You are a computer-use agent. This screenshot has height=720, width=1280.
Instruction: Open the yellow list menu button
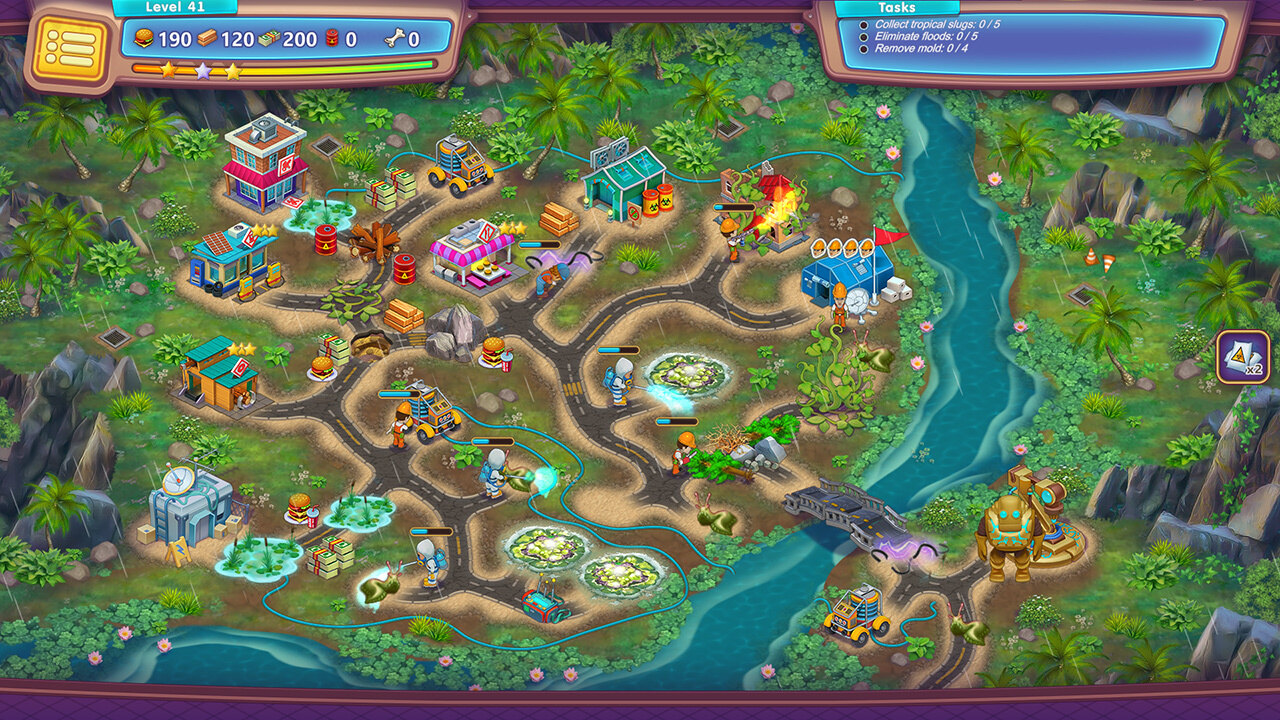(69, 47)
